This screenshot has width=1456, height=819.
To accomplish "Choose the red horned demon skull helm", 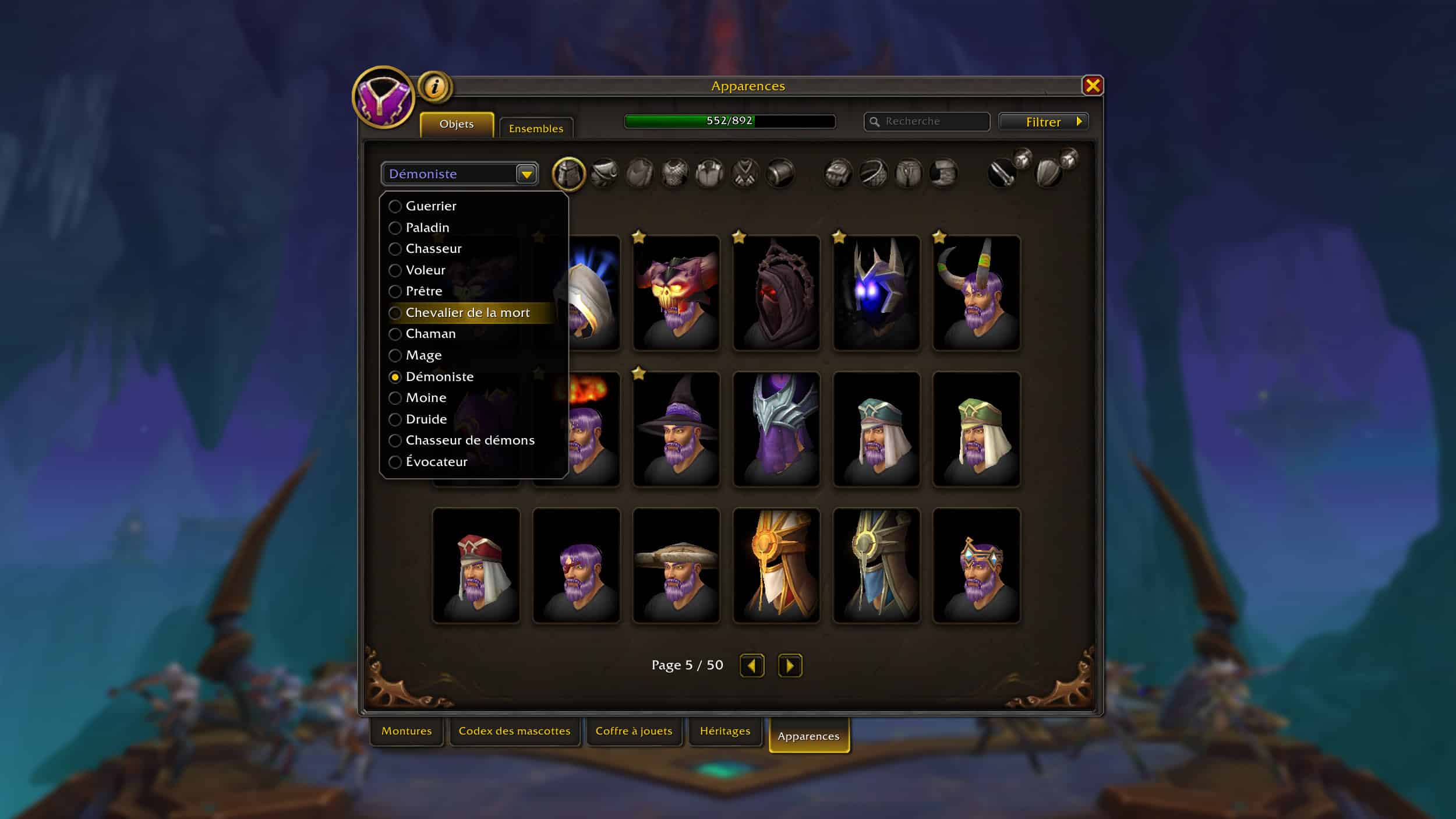I will tap(676, 293).
